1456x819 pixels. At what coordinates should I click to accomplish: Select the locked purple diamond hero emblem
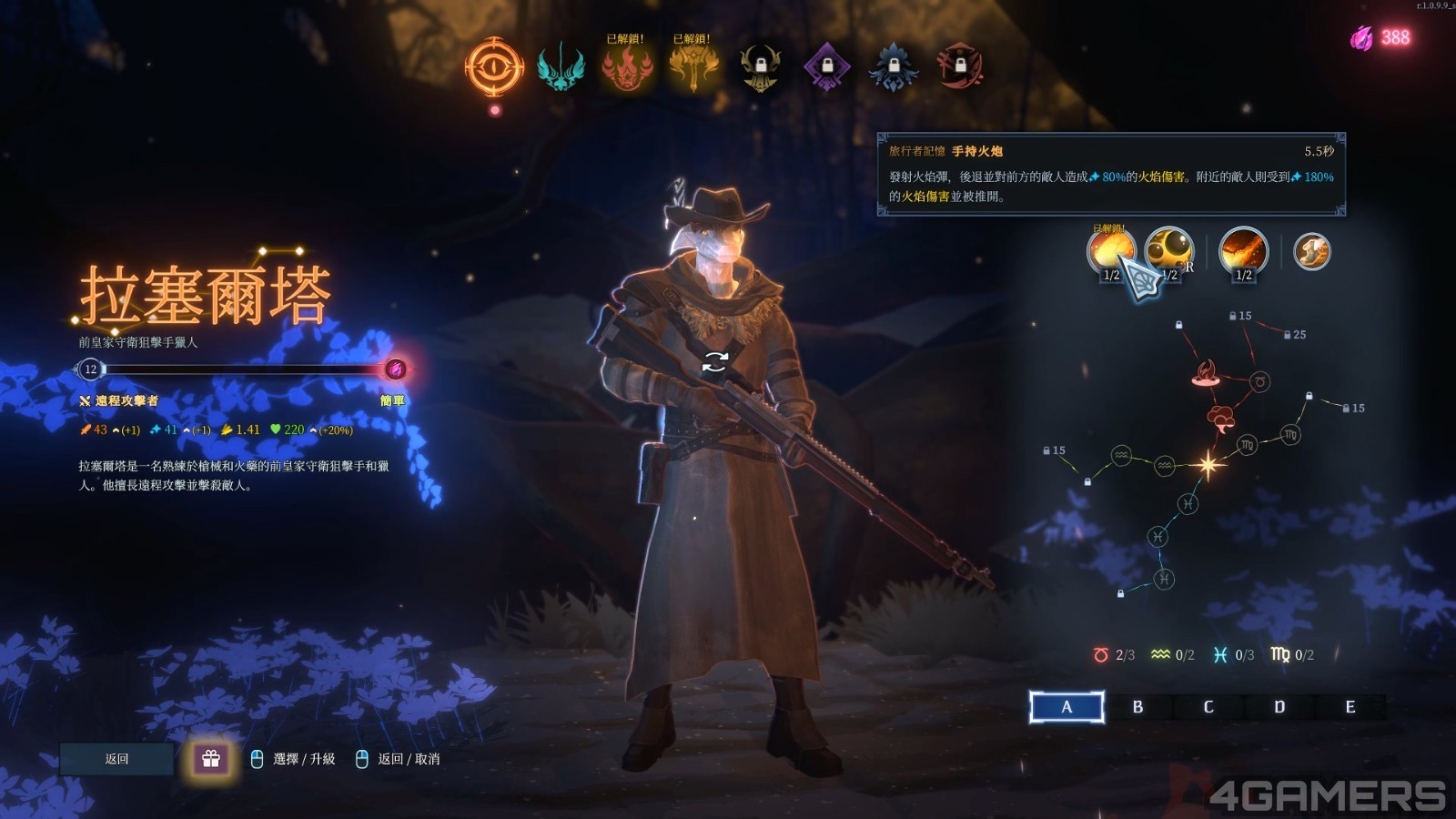coord(827,66)
